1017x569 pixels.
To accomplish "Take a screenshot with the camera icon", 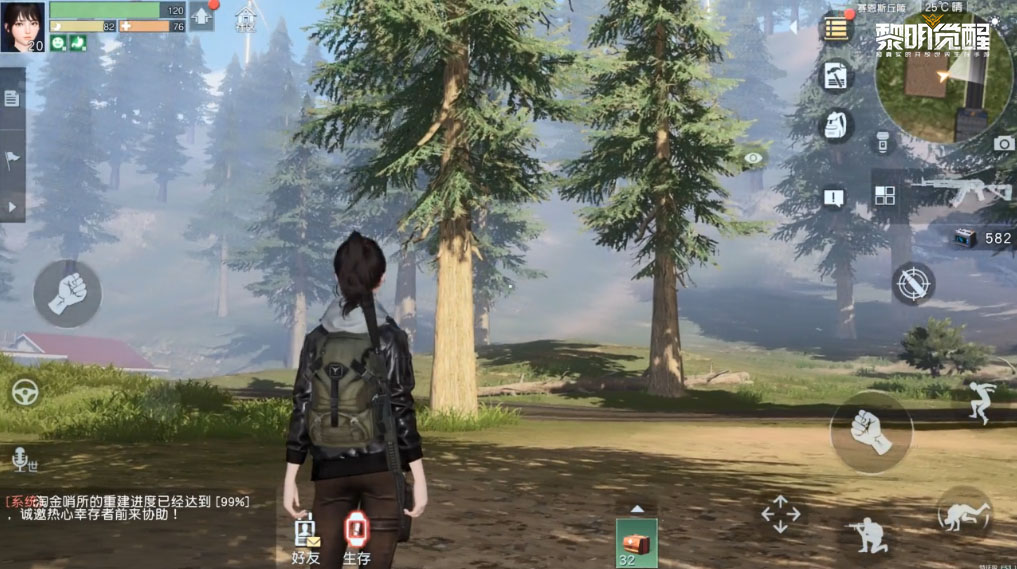I will [1003, 143].
